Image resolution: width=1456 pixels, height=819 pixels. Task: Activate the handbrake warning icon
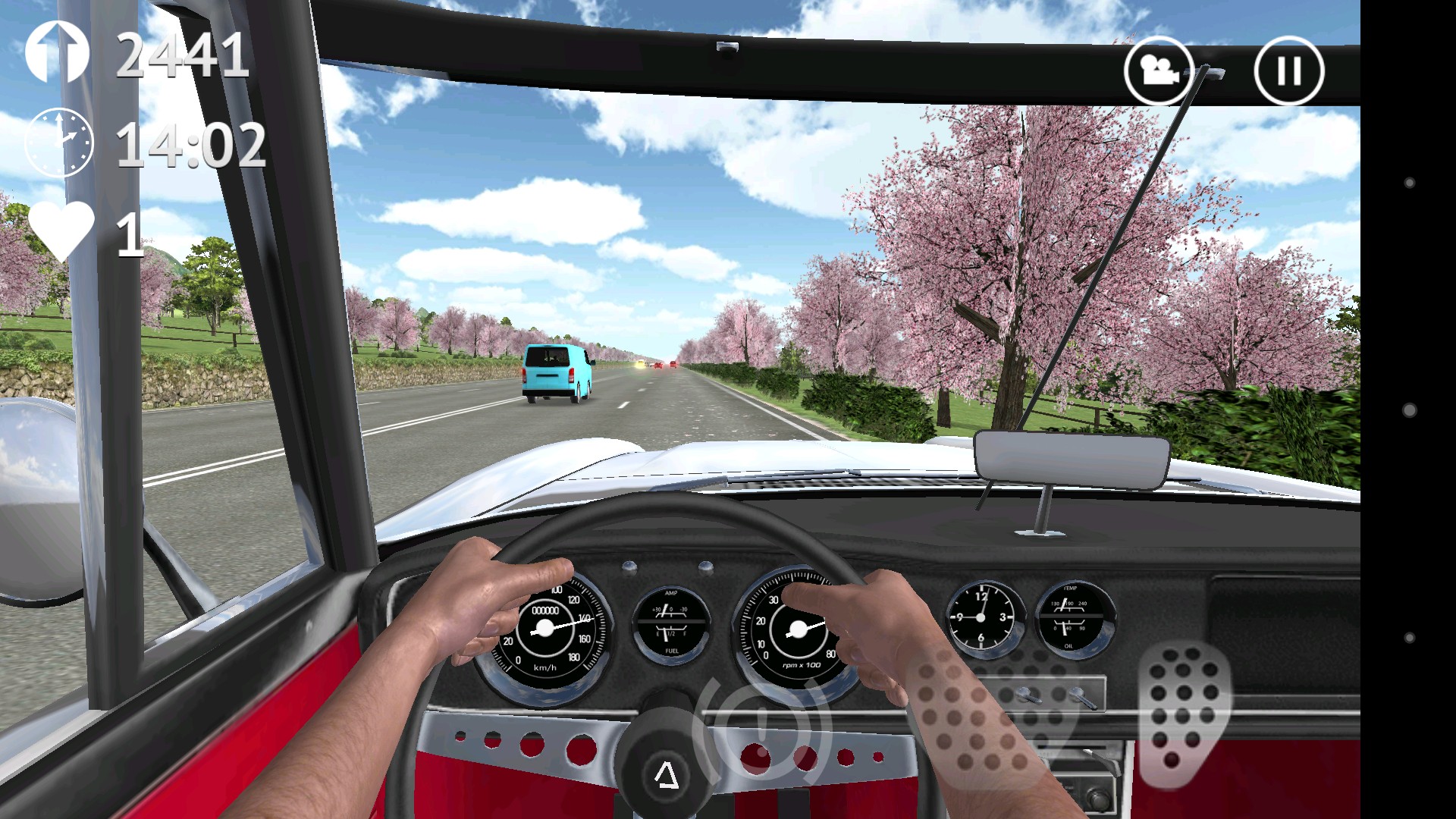coord(762,726)
